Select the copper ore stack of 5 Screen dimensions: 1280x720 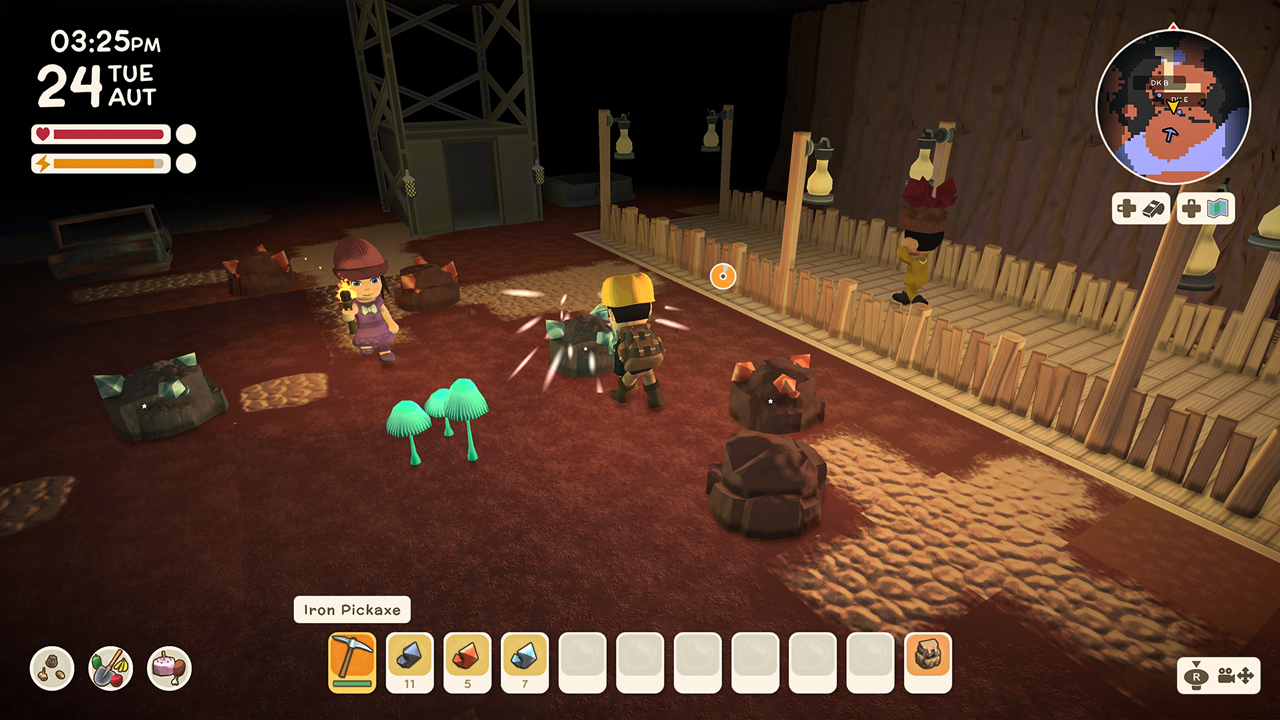click(x=467, y=661)
